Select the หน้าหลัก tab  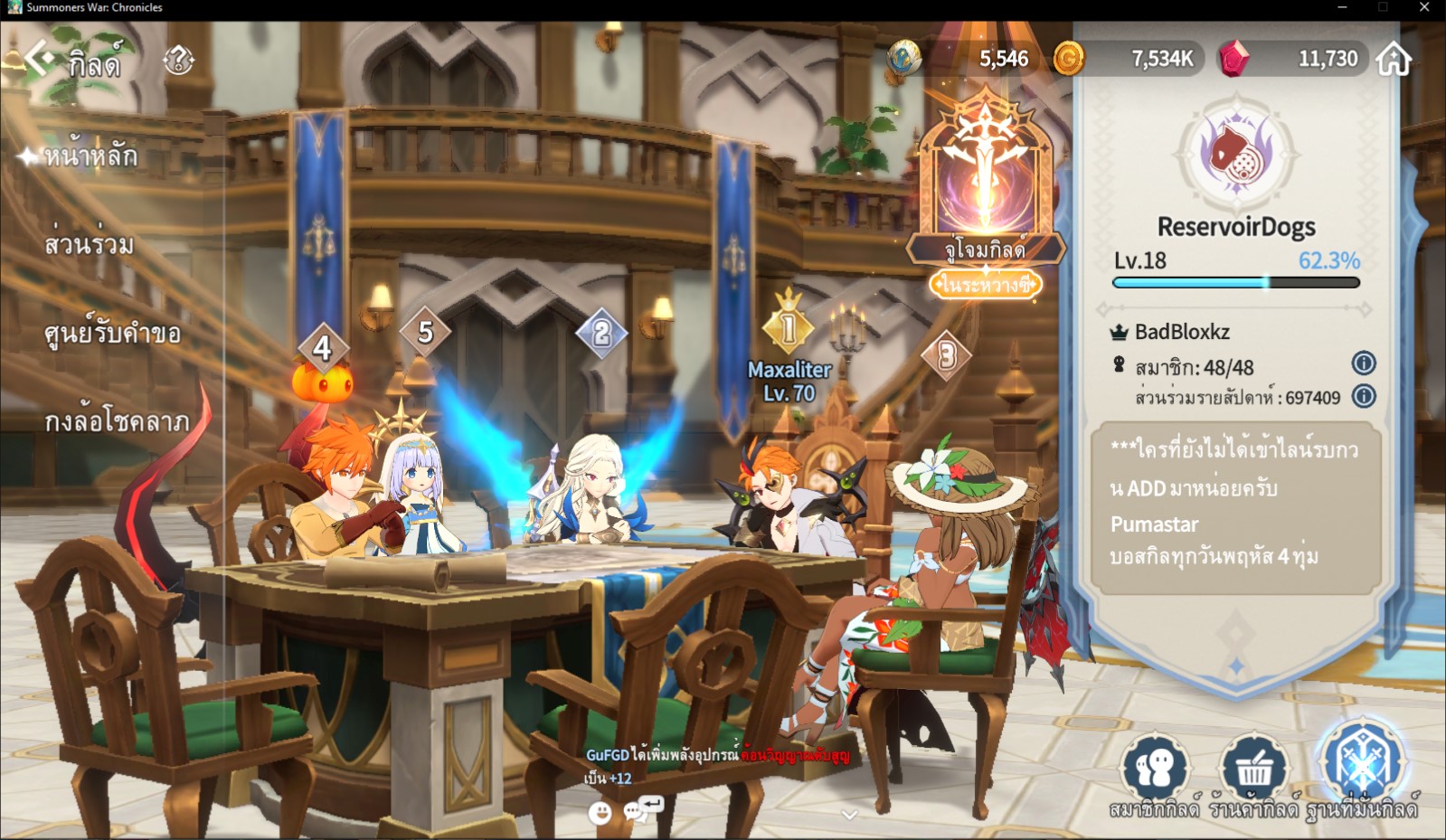pos(90,156)
